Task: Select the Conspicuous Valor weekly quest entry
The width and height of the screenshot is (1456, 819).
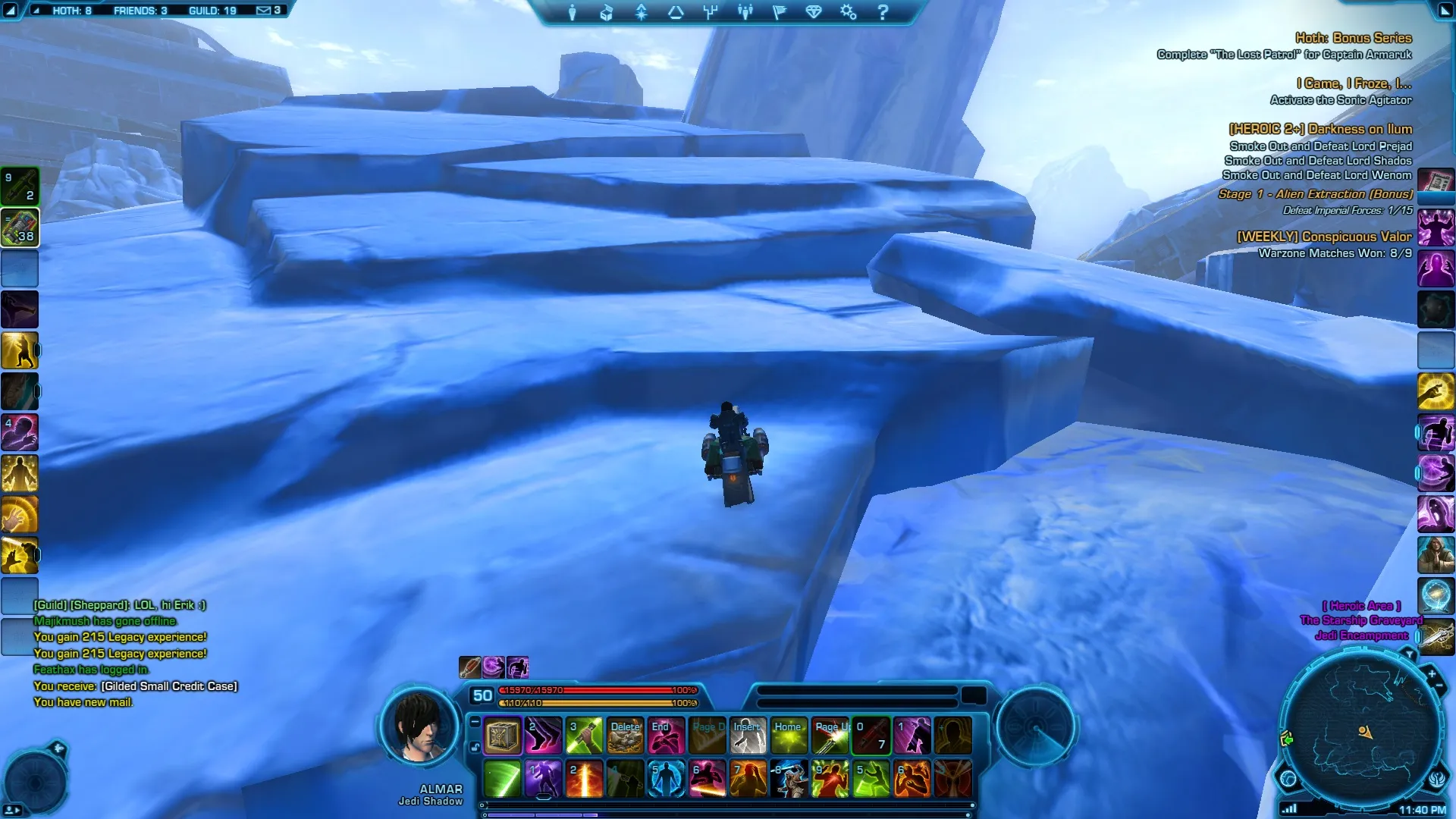Action: coord(1324,237)
